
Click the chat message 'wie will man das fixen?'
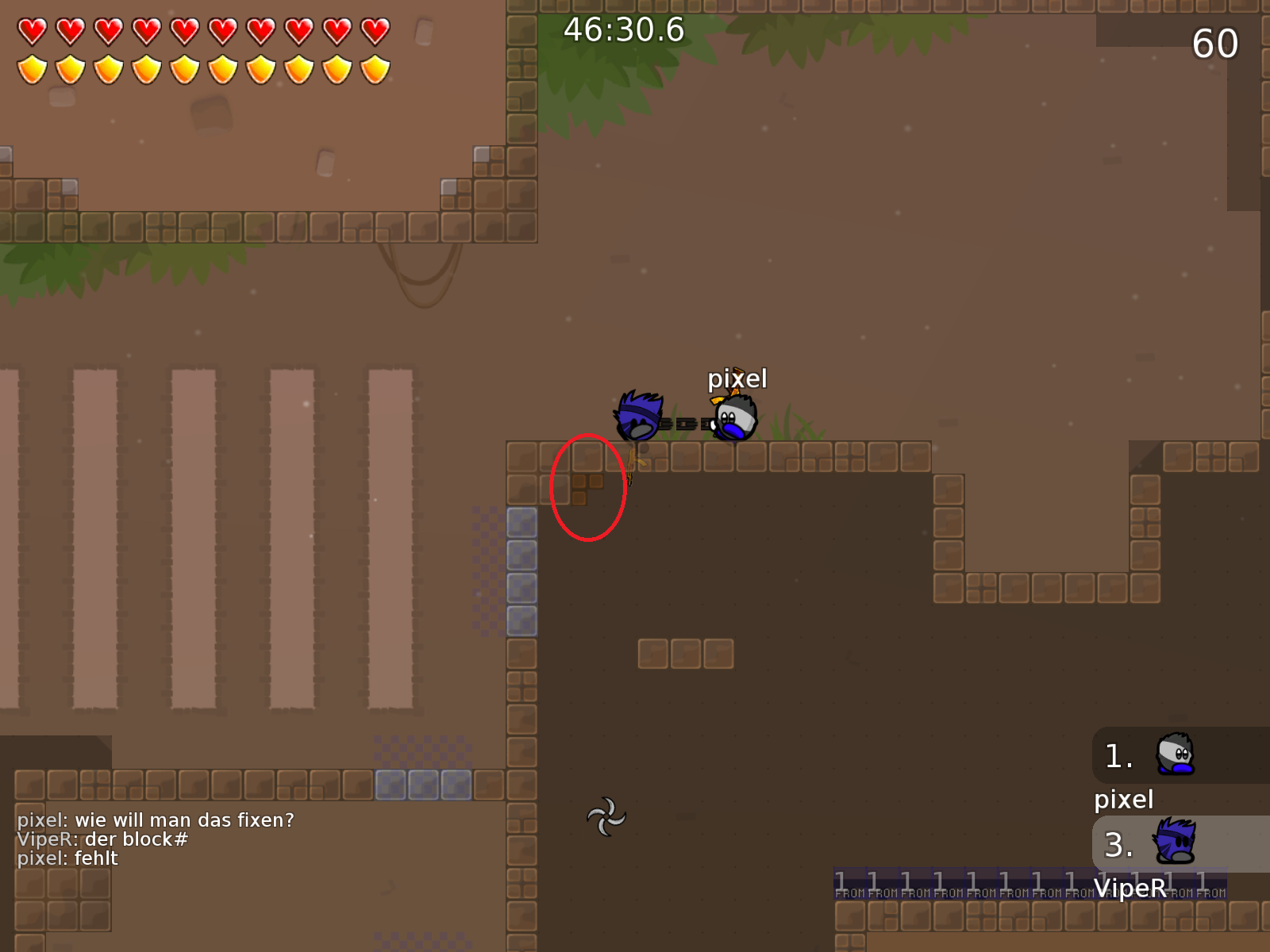pyautogui.click(x=156, y=820)
